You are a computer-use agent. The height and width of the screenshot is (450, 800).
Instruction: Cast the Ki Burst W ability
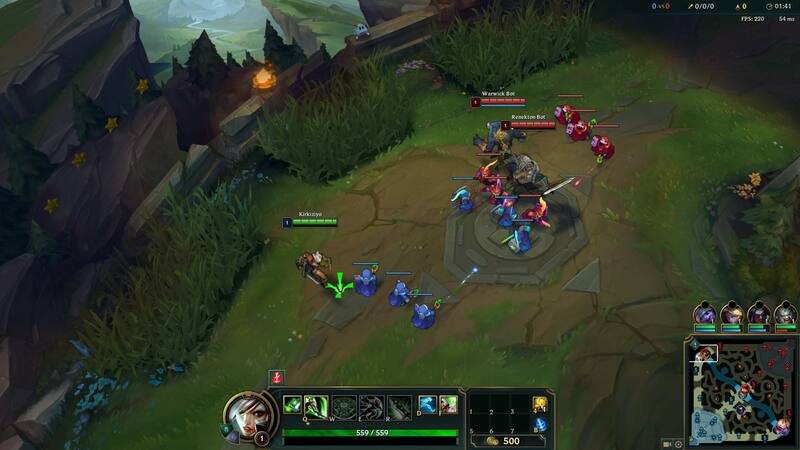(x=344, y=406)
